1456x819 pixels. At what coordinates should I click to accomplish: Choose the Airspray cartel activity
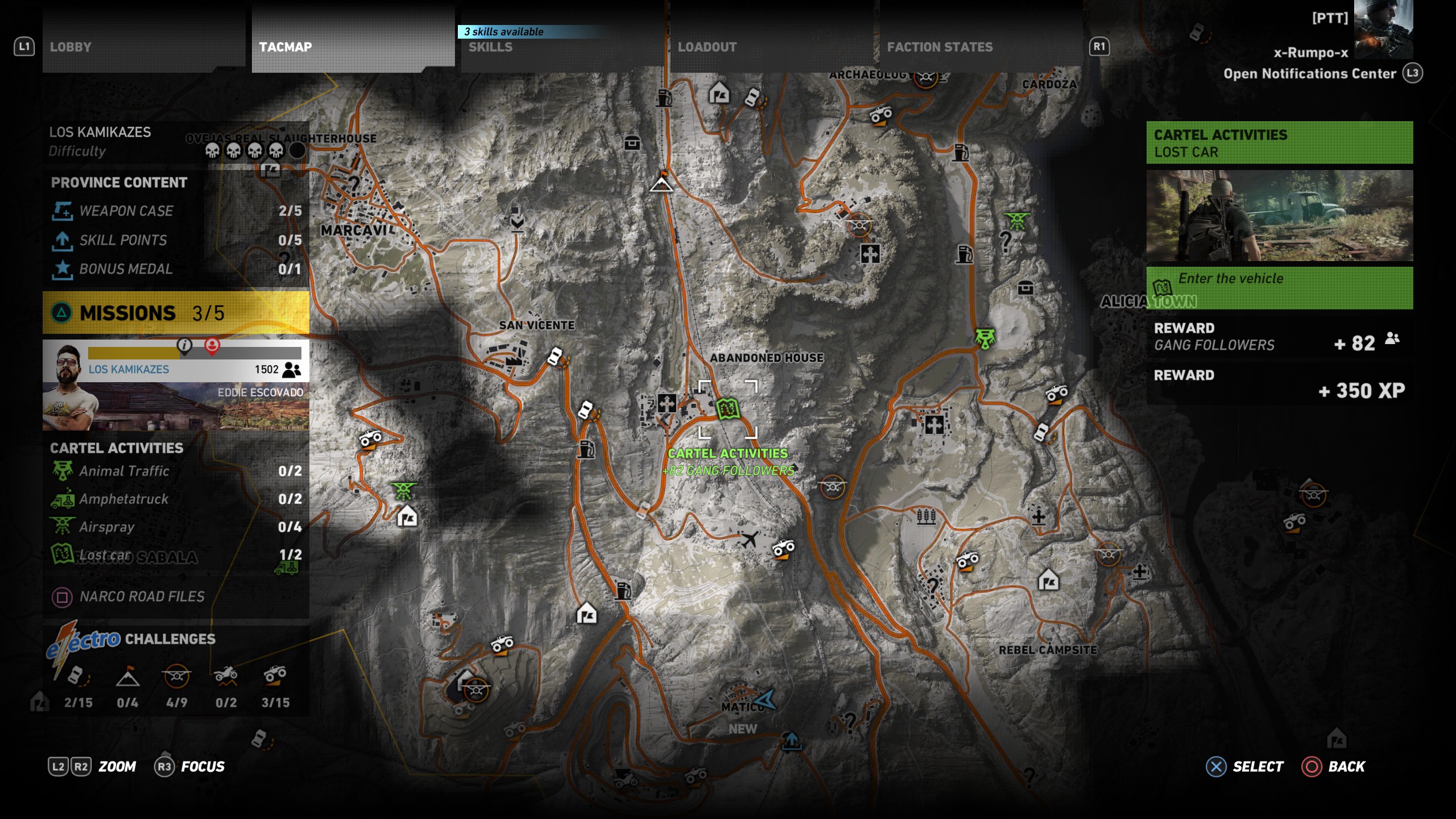[x=176, y=527]
